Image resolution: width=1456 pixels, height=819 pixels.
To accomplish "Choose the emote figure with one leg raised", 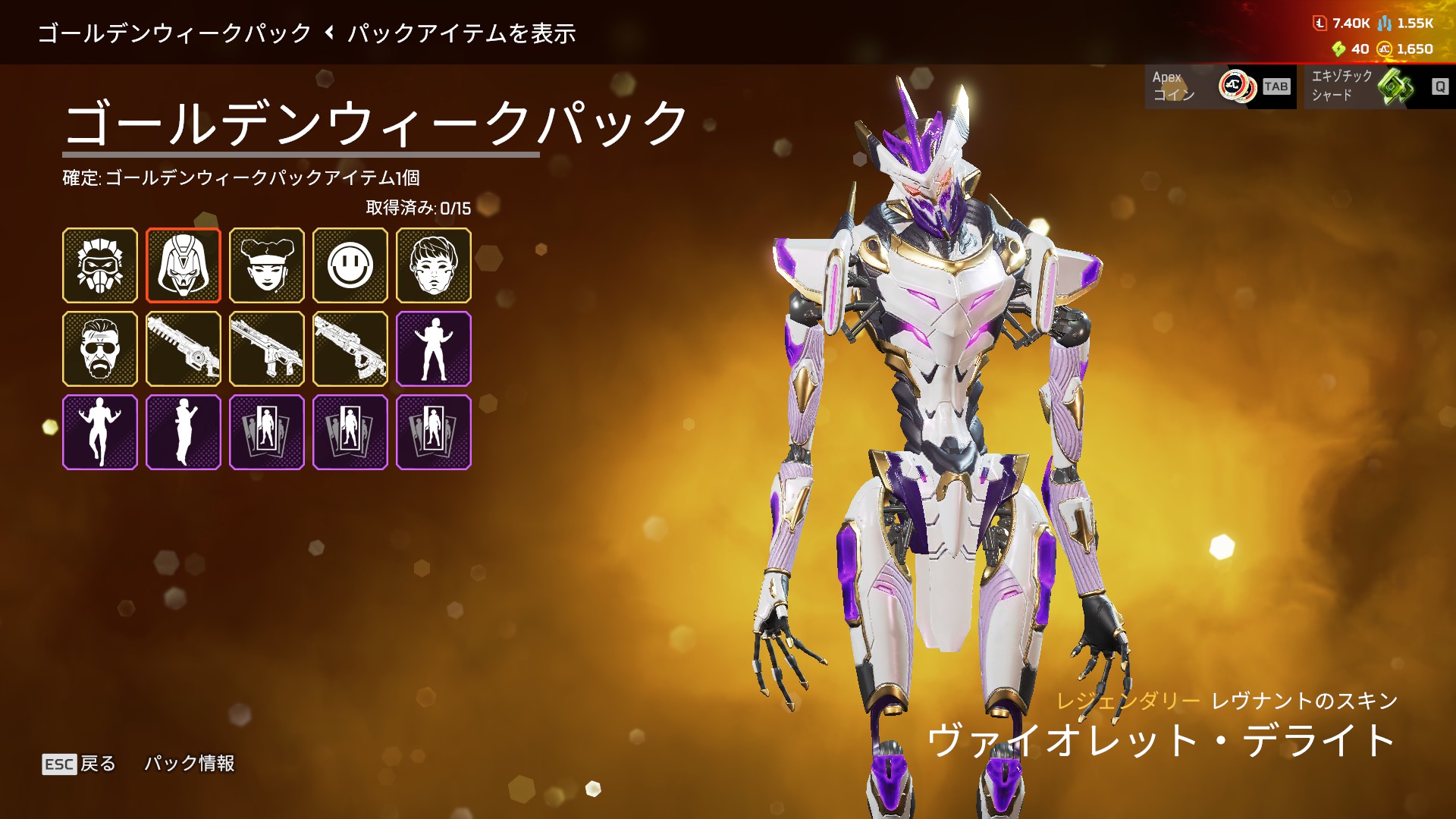I will pyautogui.click(x=100, y=432).
